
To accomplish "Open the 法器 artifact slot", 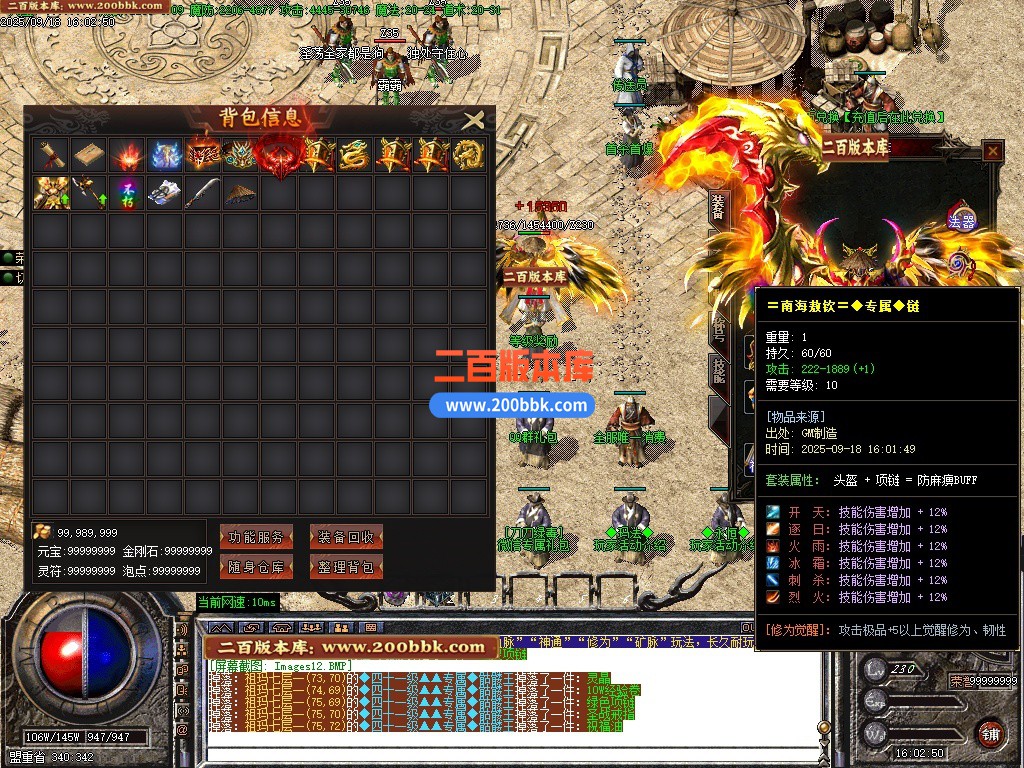I will 961,219.
